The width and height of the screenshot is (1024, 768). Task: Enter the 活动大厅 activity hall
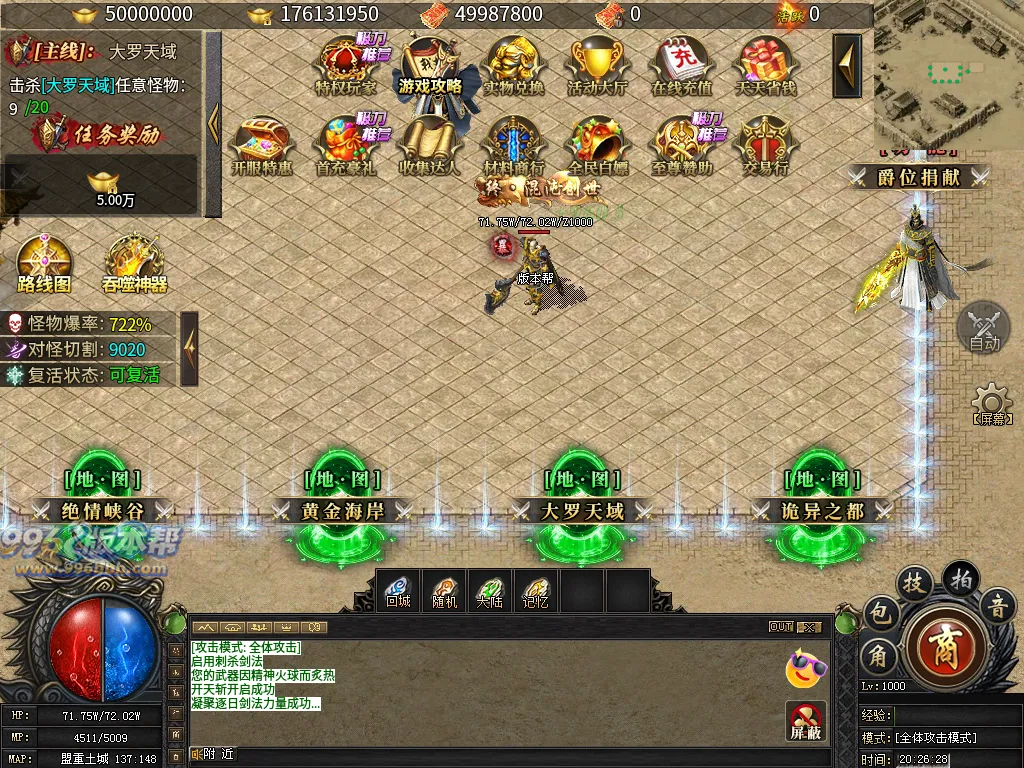pos(598,66)
